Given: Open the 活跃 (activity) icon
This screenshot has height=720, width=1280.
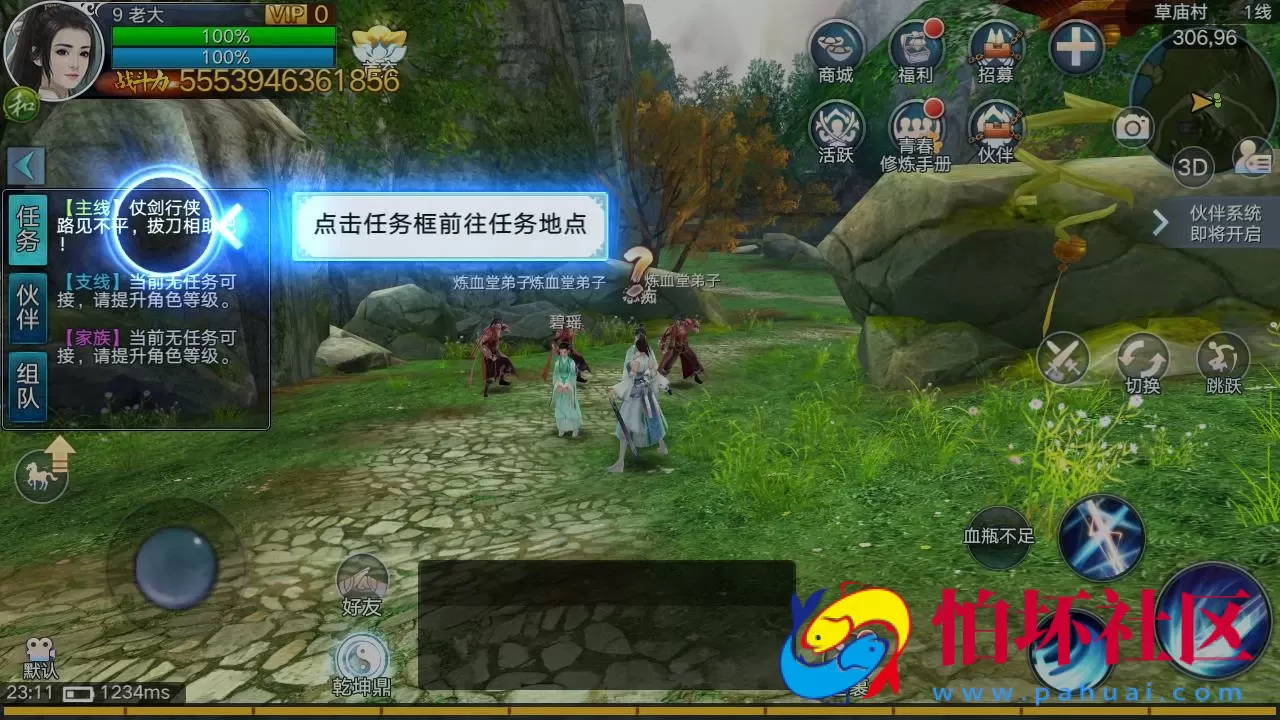Looking at the screenshot, I should click(x=836, y=128).
